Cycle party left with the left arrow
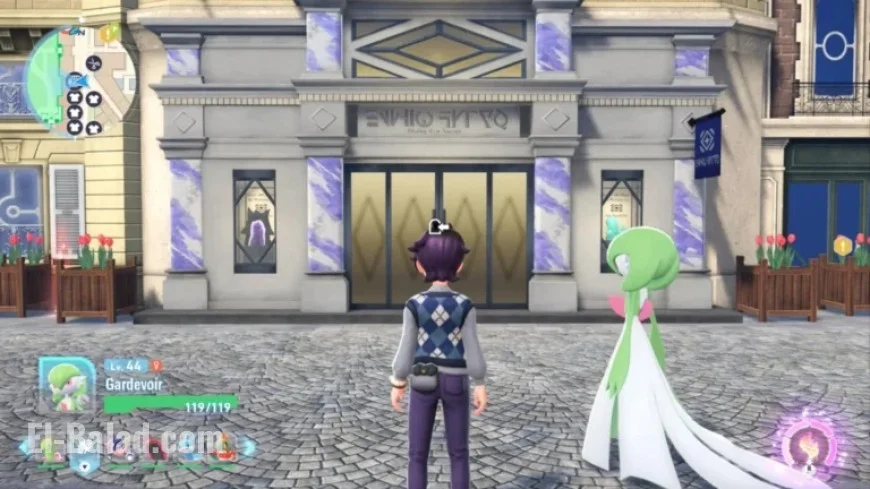Viewport: 870px width, 489px height. [23, 447]
